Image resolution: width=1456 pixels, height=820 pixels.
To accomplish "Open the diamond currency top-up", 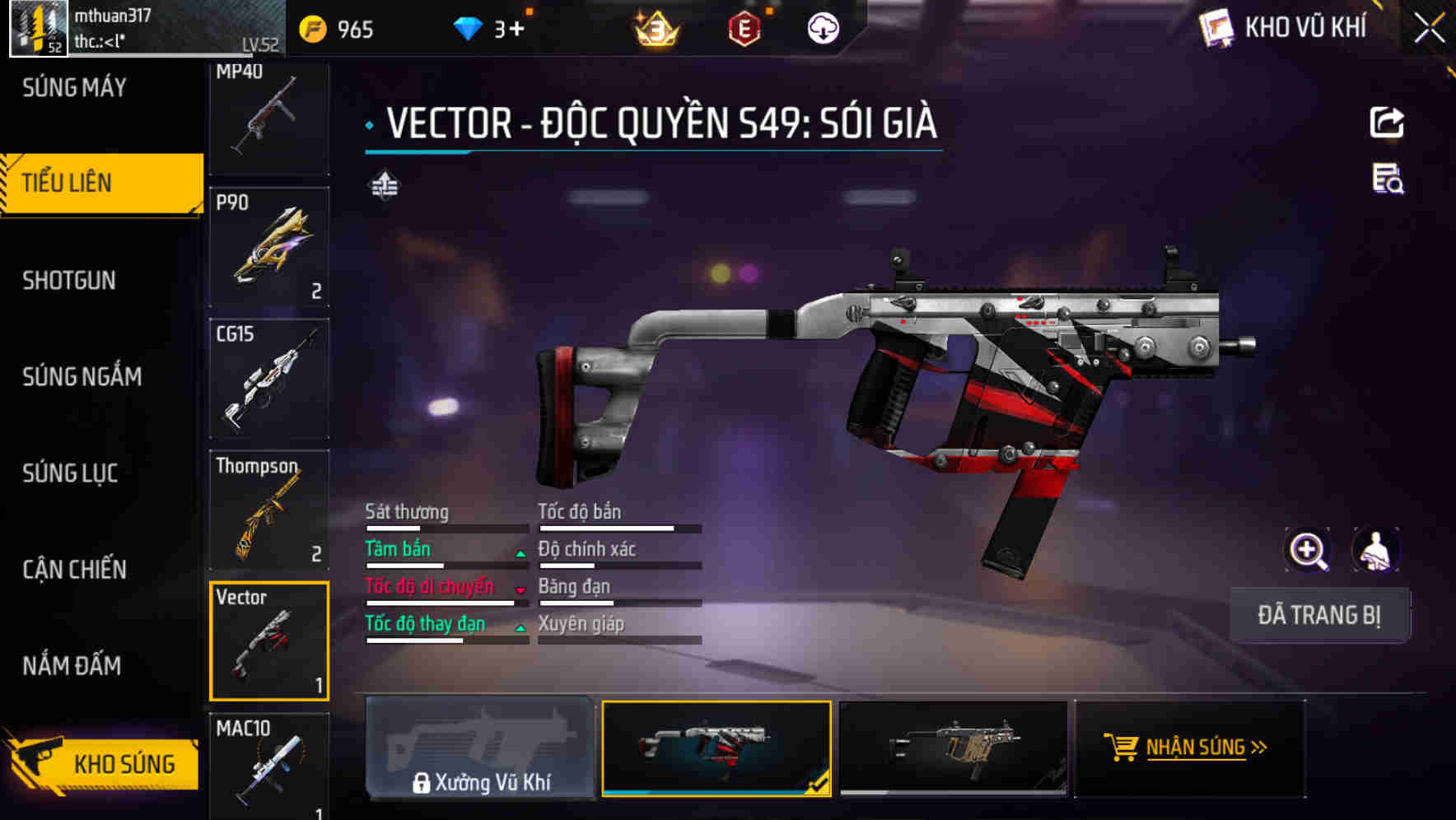I will [516, 30].
